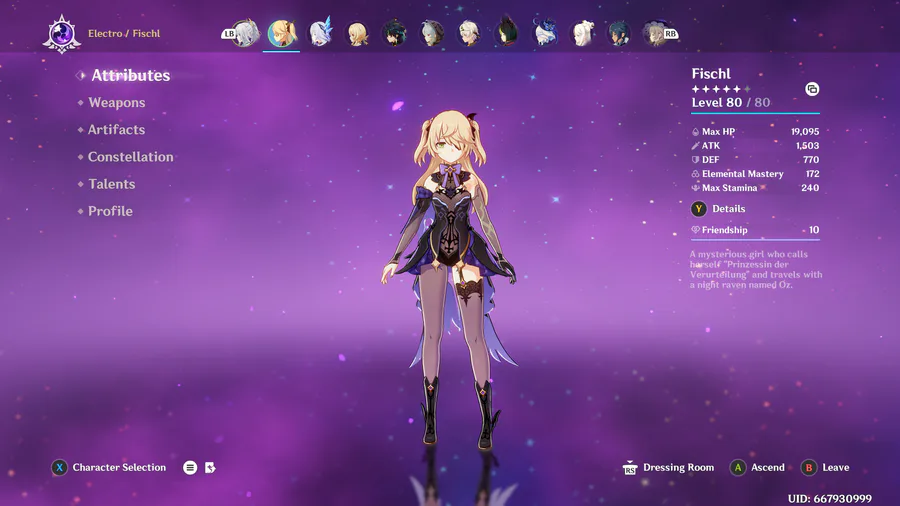900x506 pixels.
Task: Pick the white-haired character wearing a dark blue hat
Action: pyautogui.click(x=545, y=34)
